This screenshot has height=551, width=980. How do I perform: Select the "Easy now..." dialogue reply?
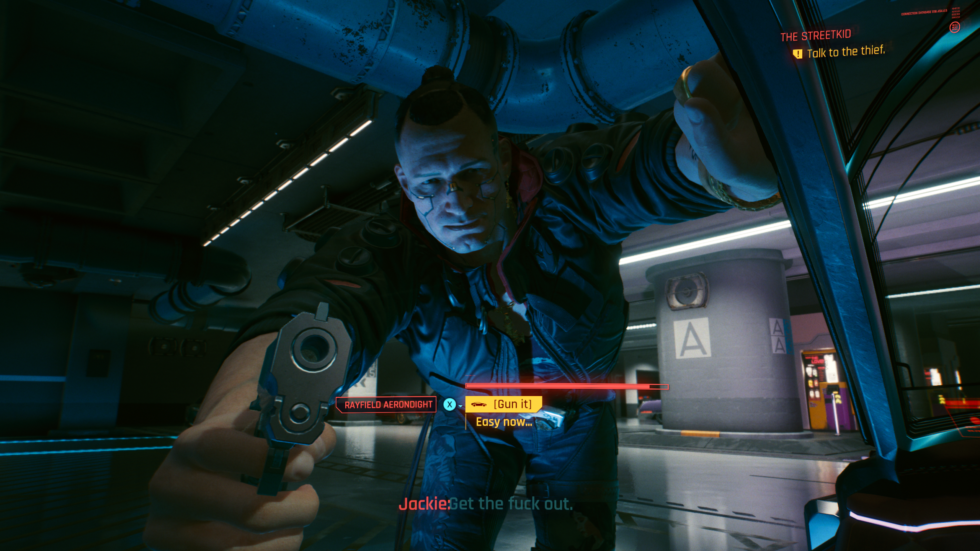click(503, 421)
